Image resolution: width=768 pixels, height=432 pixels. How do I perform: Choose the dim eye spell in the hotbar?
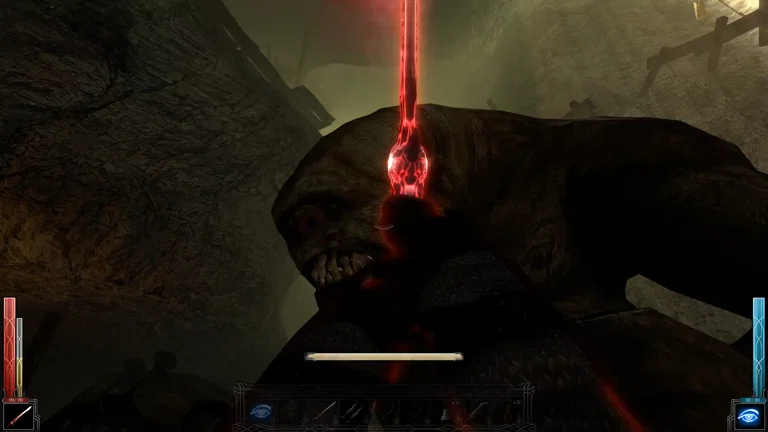tap(260, 411)
